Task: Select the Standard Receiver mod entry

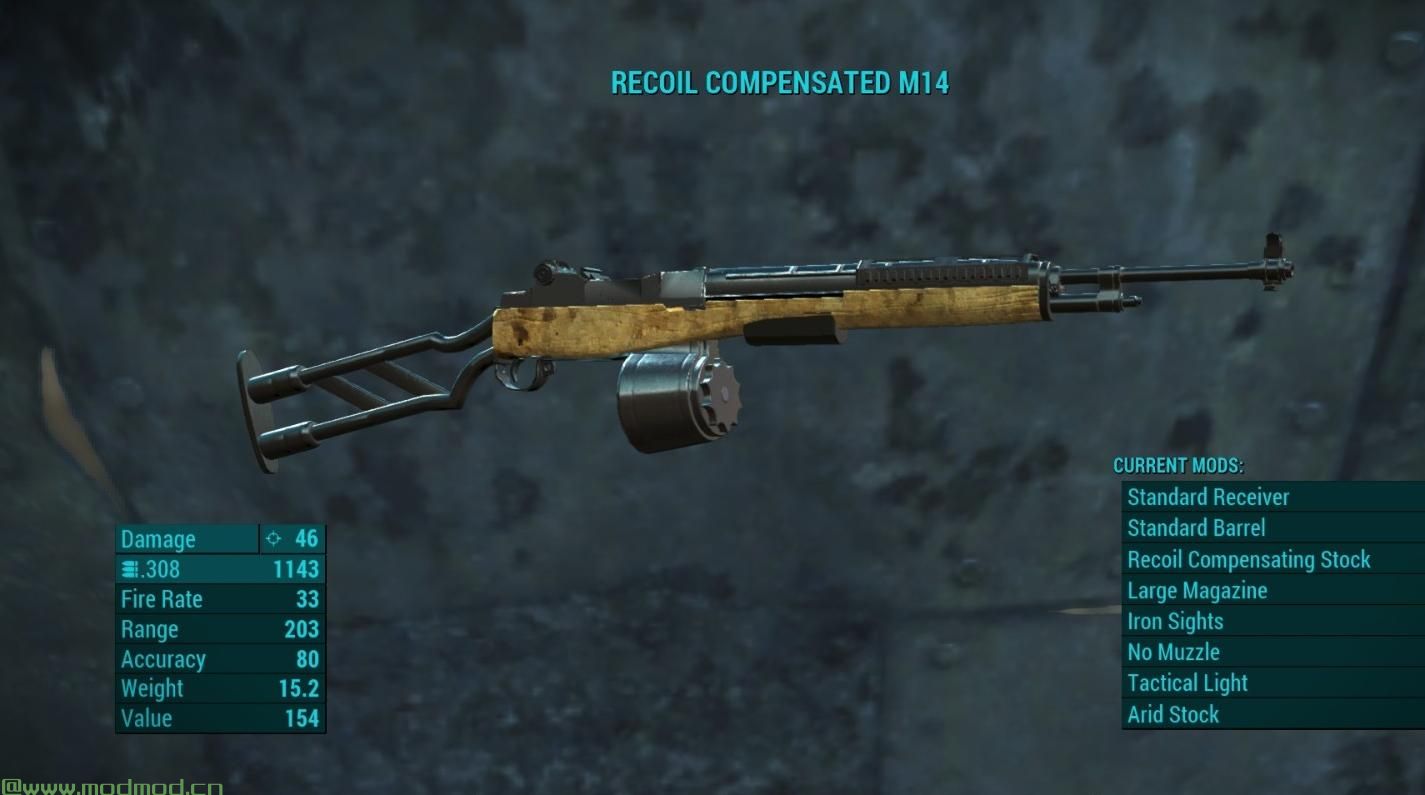Action: 1205,497
